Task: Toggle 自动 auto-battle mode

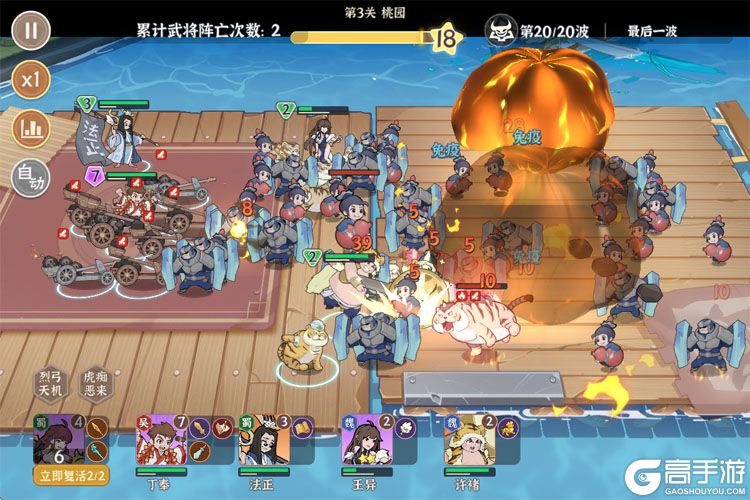Action: pos(31,178)
